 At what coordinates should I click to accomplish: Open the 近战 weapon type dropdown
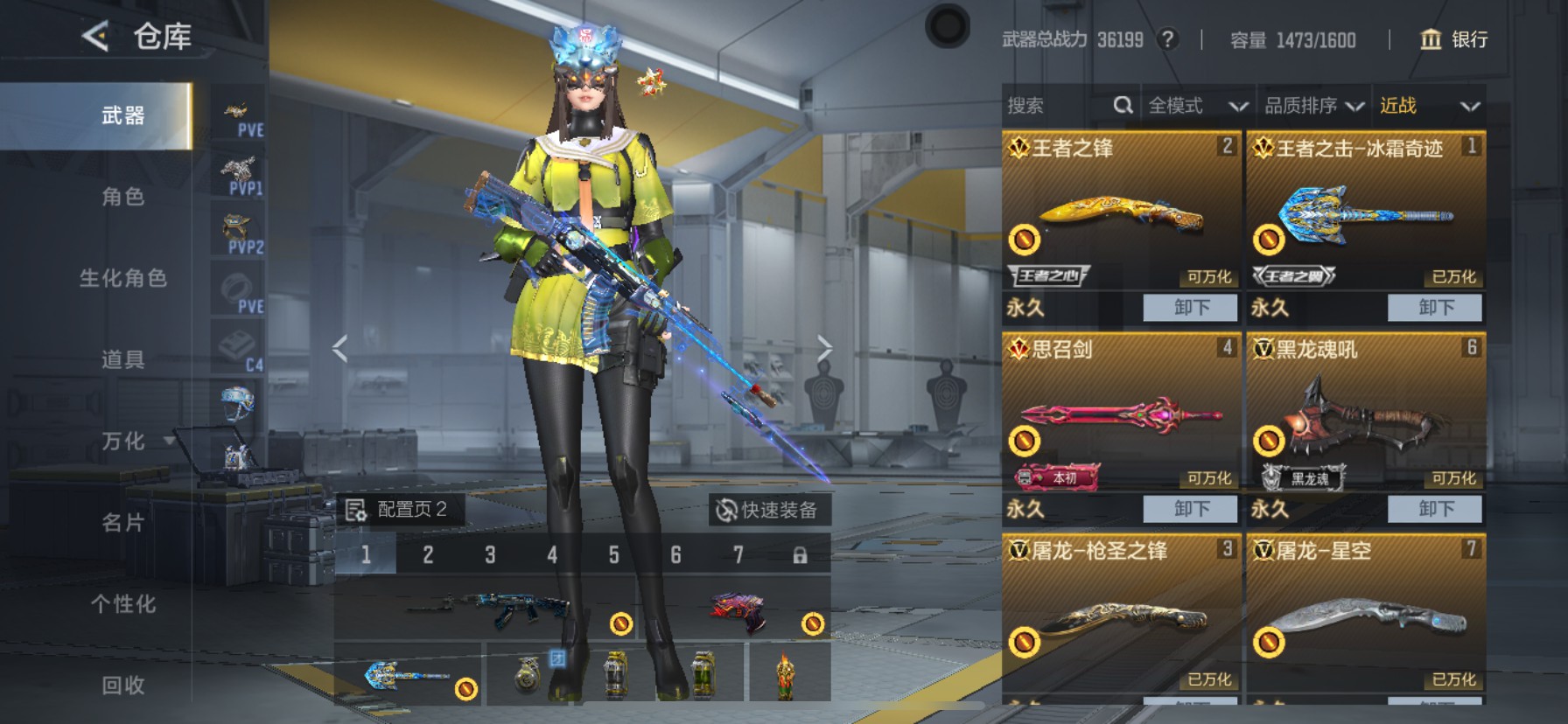(1426, 105)
